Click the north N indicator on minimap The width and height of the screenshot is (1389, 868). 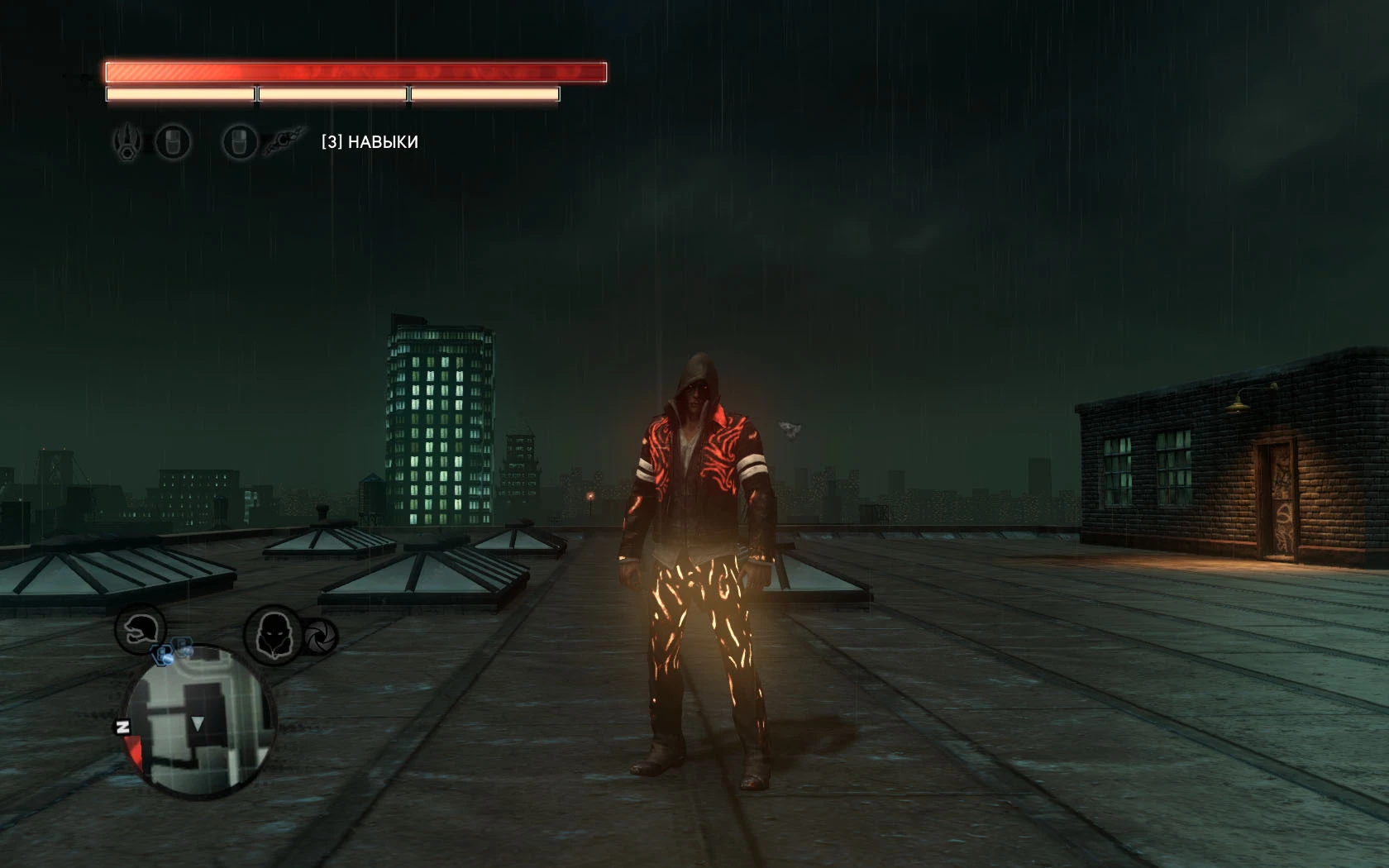(124, 727)
